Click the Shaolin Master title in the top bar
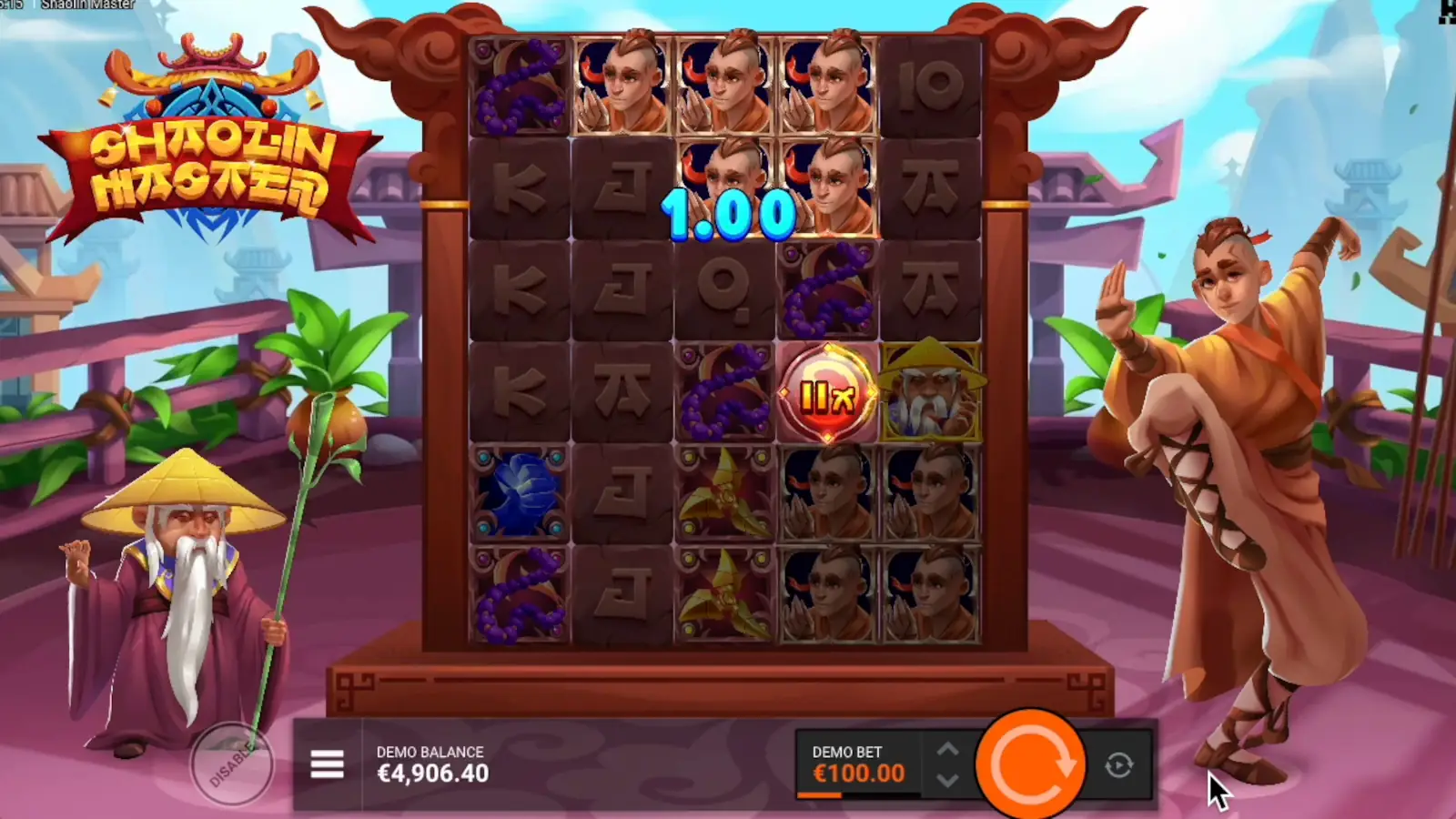 [88, 5]
